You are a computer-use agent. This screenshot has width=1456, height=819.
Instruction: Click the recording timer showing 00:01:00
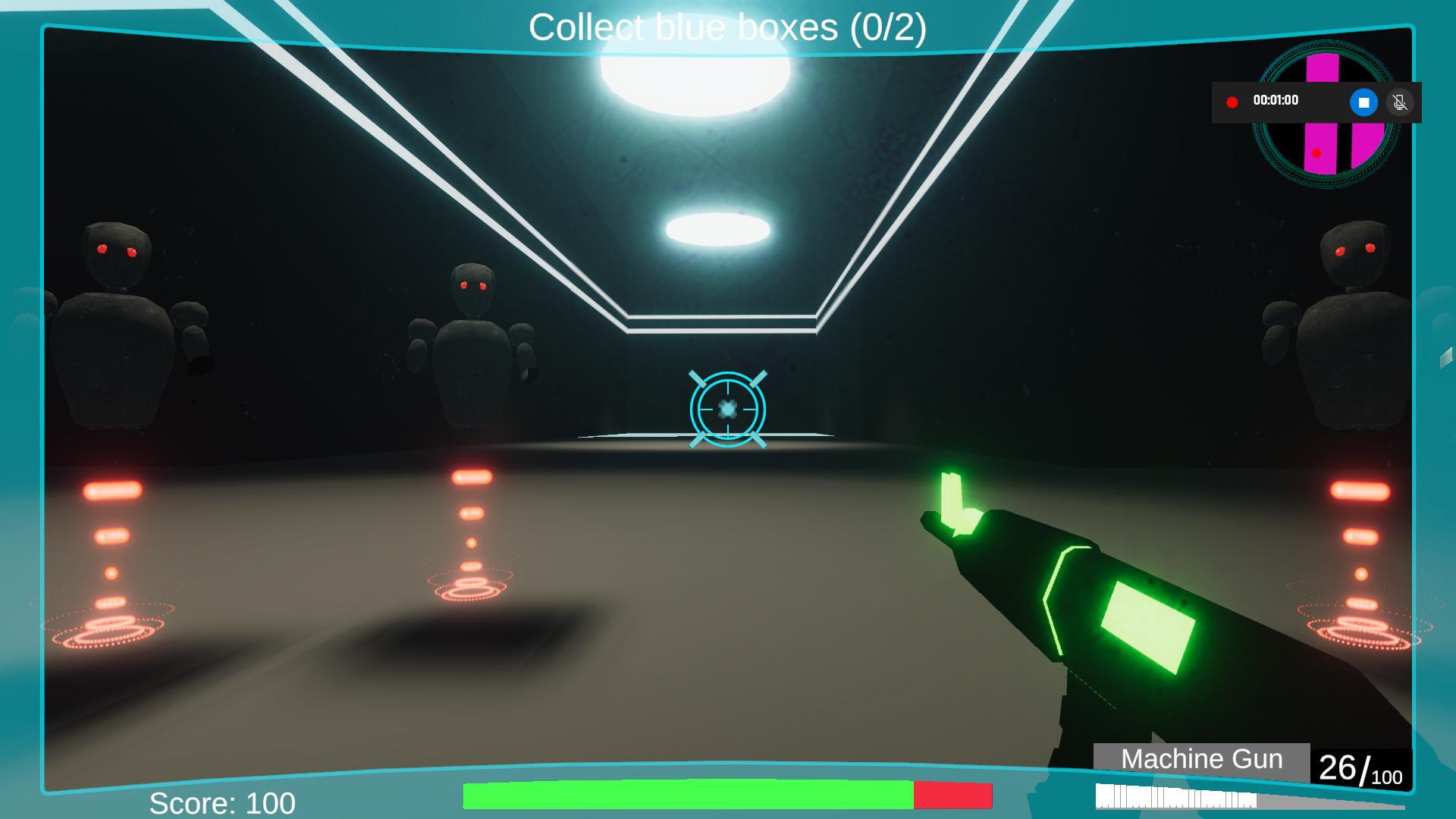click(x=1276, y=99)
